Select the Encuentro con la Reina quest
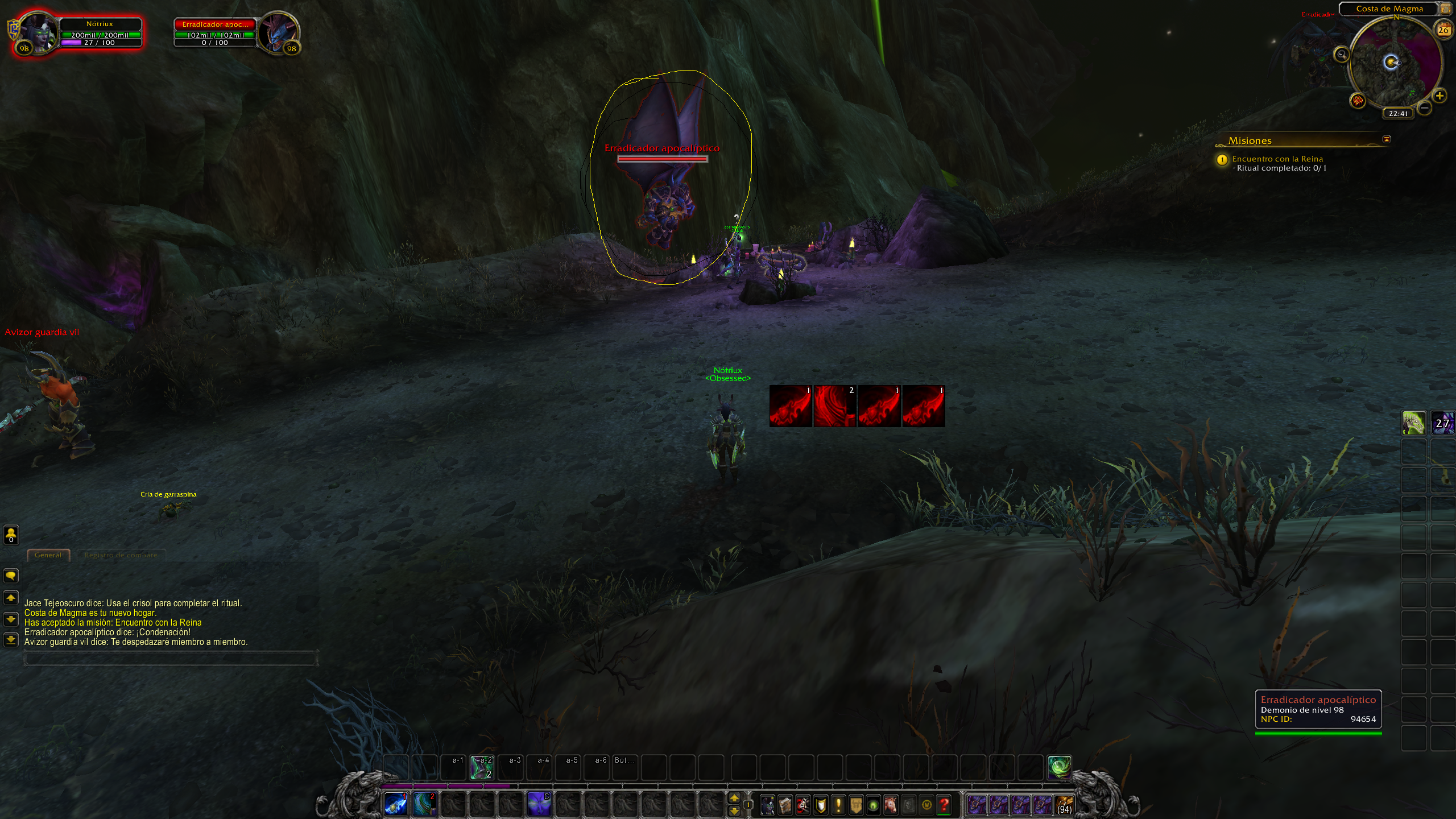The height and width of the screenshot is (819, 1456). click(x=1277, y=159)
